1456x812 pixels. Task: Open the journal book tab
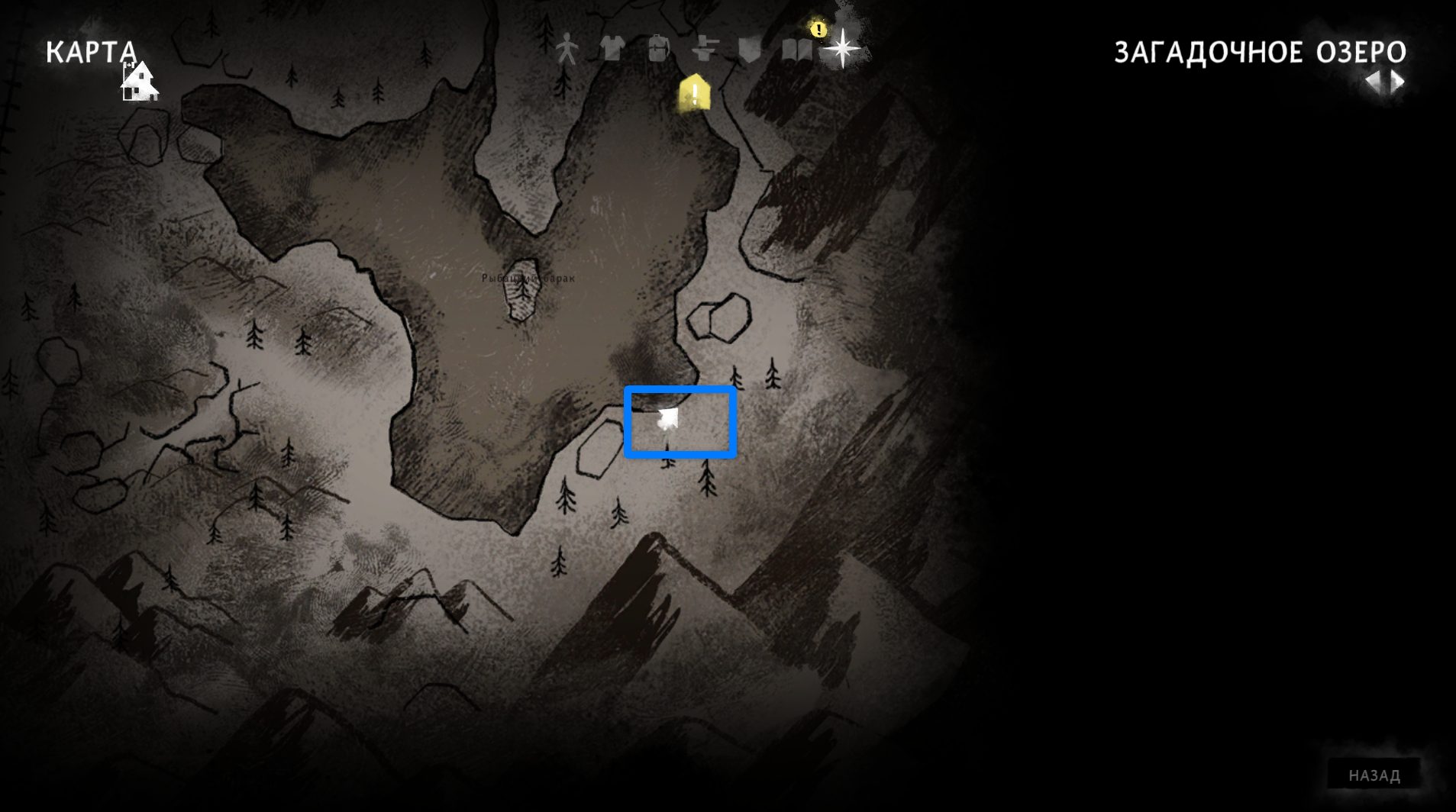pos(796,50)
